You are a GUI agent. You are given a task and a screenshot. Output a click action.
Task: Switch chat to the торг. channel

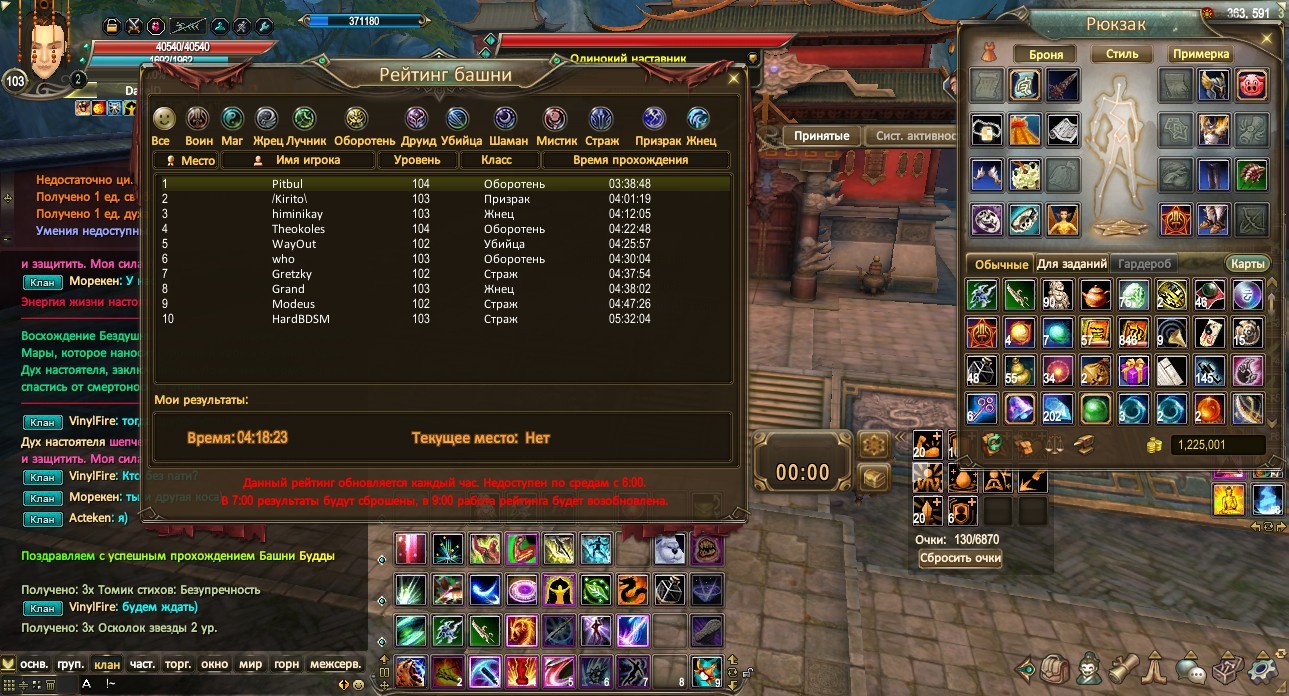click(178, 664)
